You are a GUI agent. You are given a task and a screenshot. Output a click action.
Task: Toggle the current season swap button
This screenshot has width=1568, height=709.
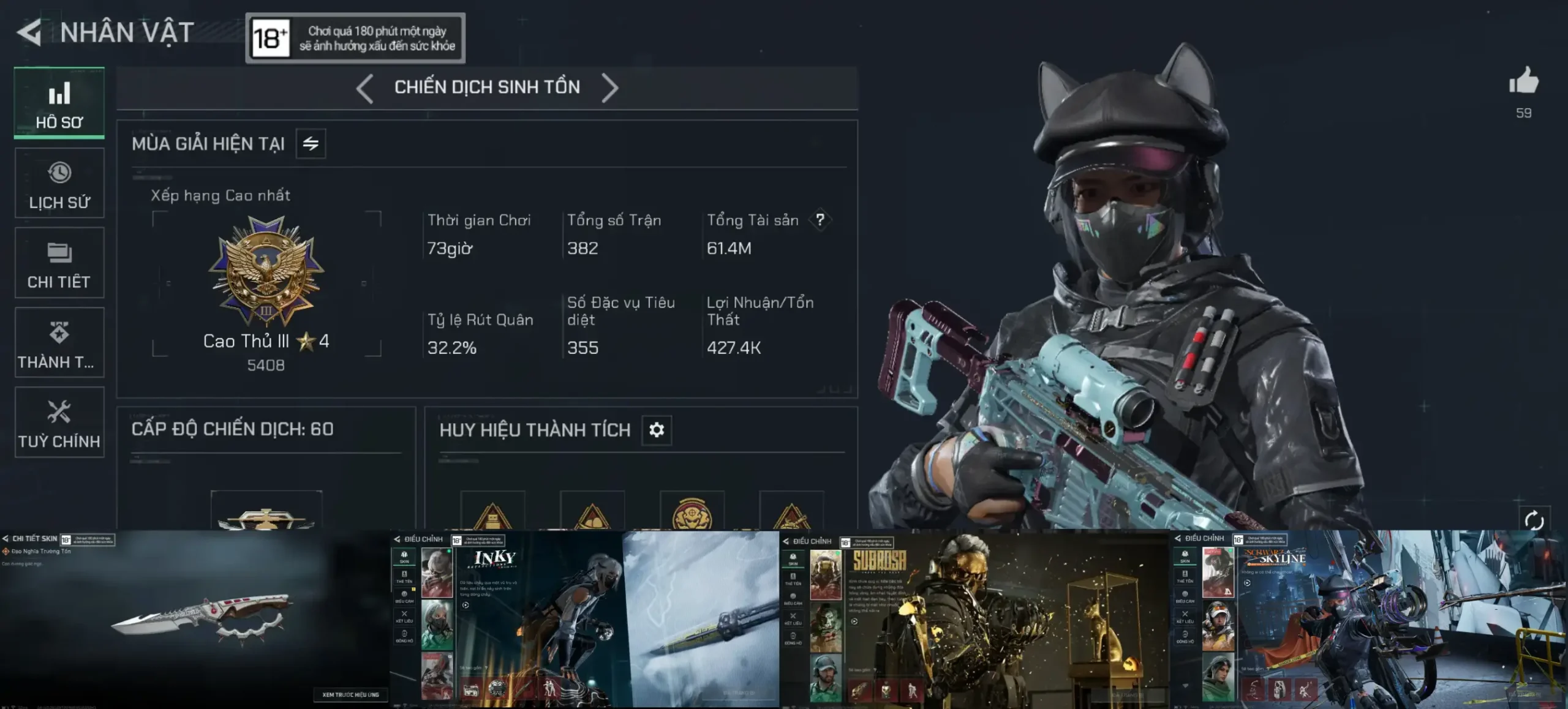click(311, 144)
